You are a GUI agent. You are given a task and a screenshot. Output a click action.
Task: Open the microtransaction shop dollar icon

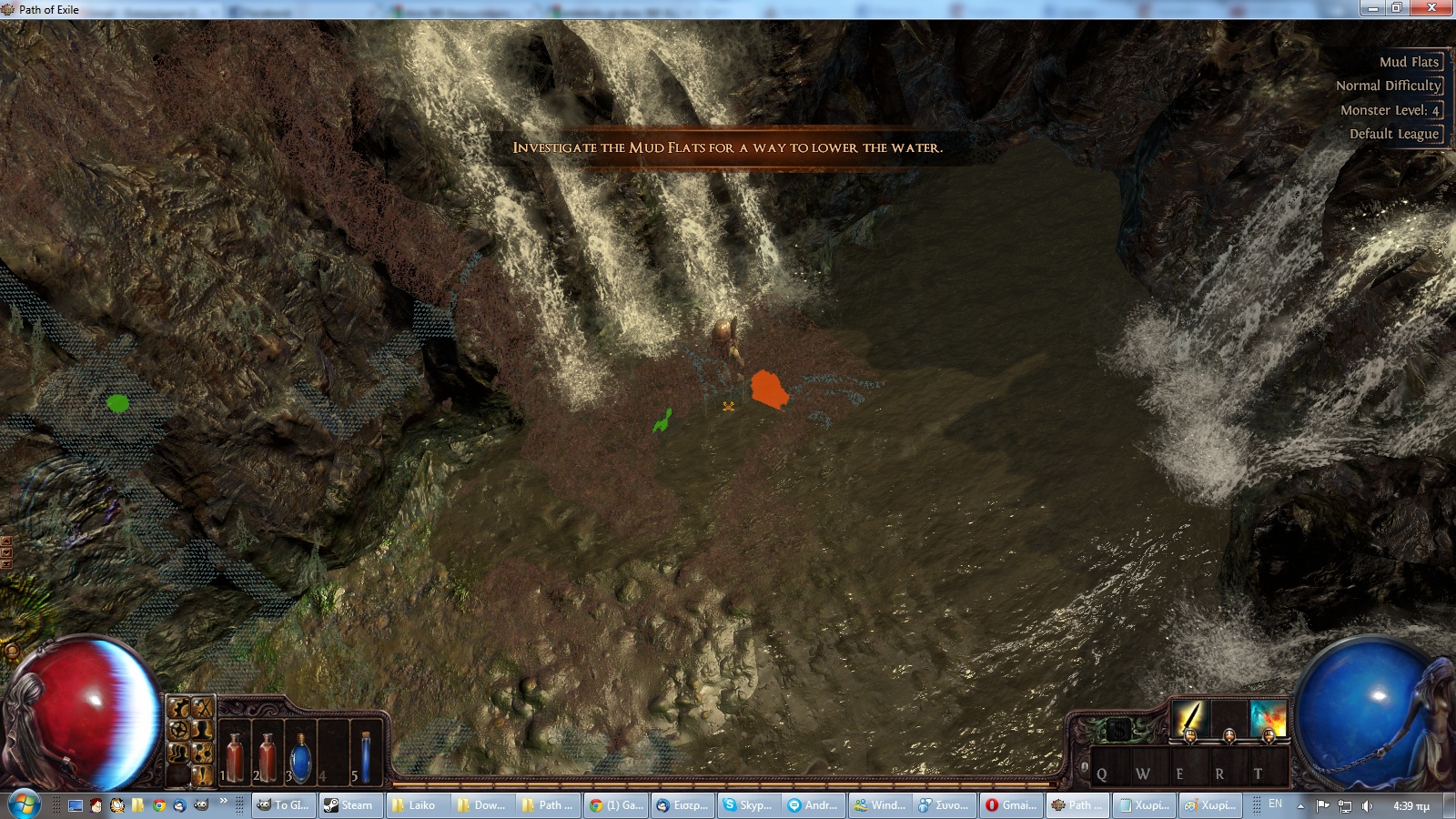click(x=1119, y=728)
